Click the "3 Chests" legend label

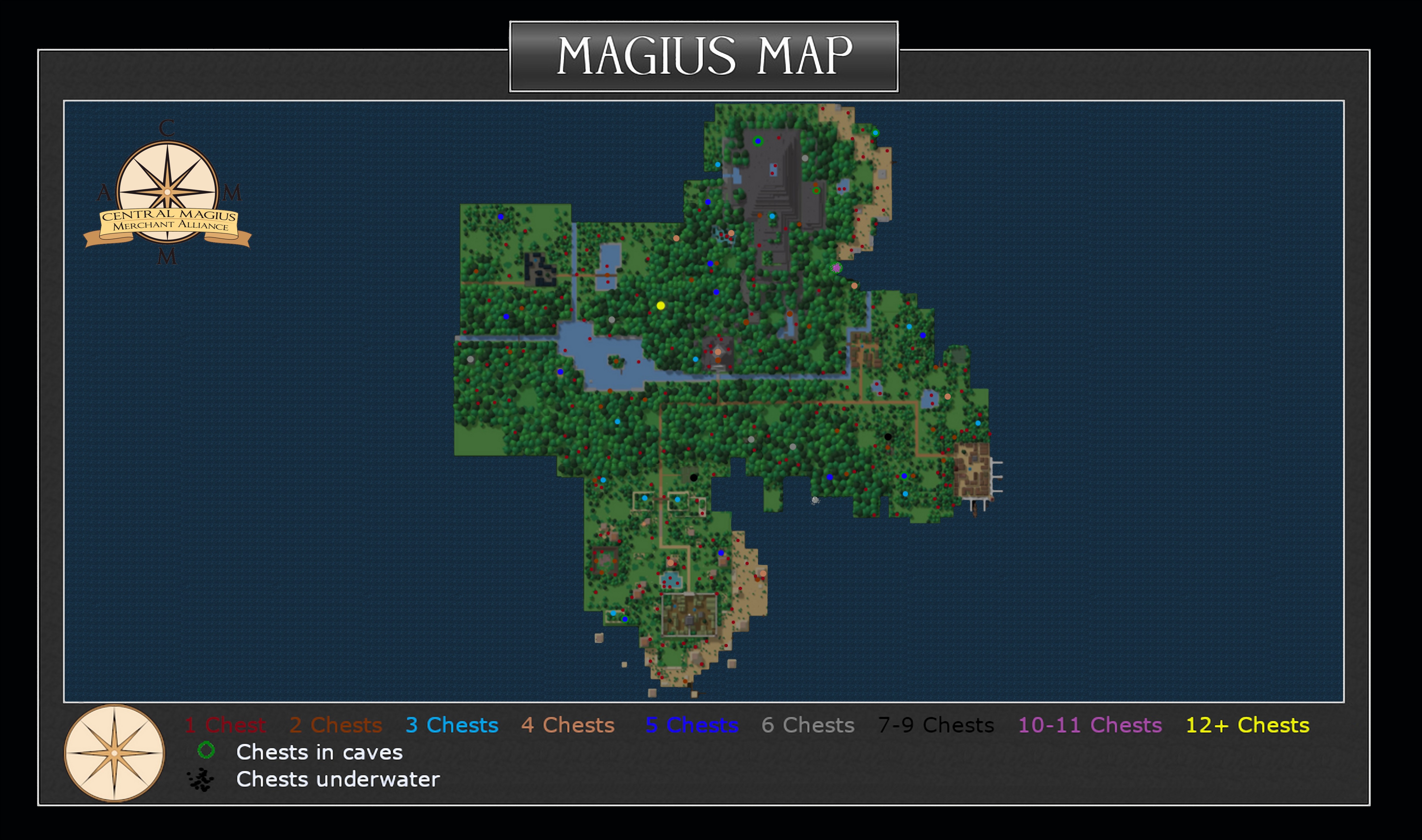[x=452, y=725]
